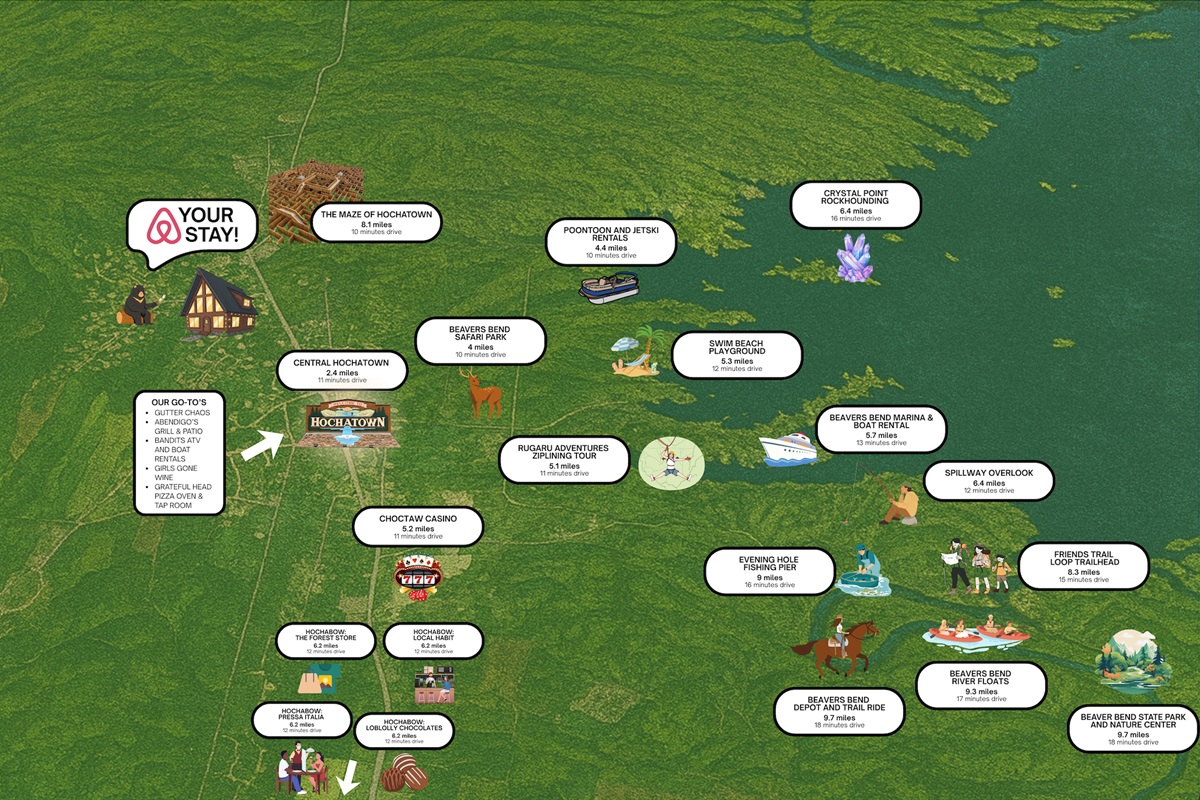1200x800 pixels.
Task: Choose the Hochabow: The Forest Store label
Action: (325, 640)
